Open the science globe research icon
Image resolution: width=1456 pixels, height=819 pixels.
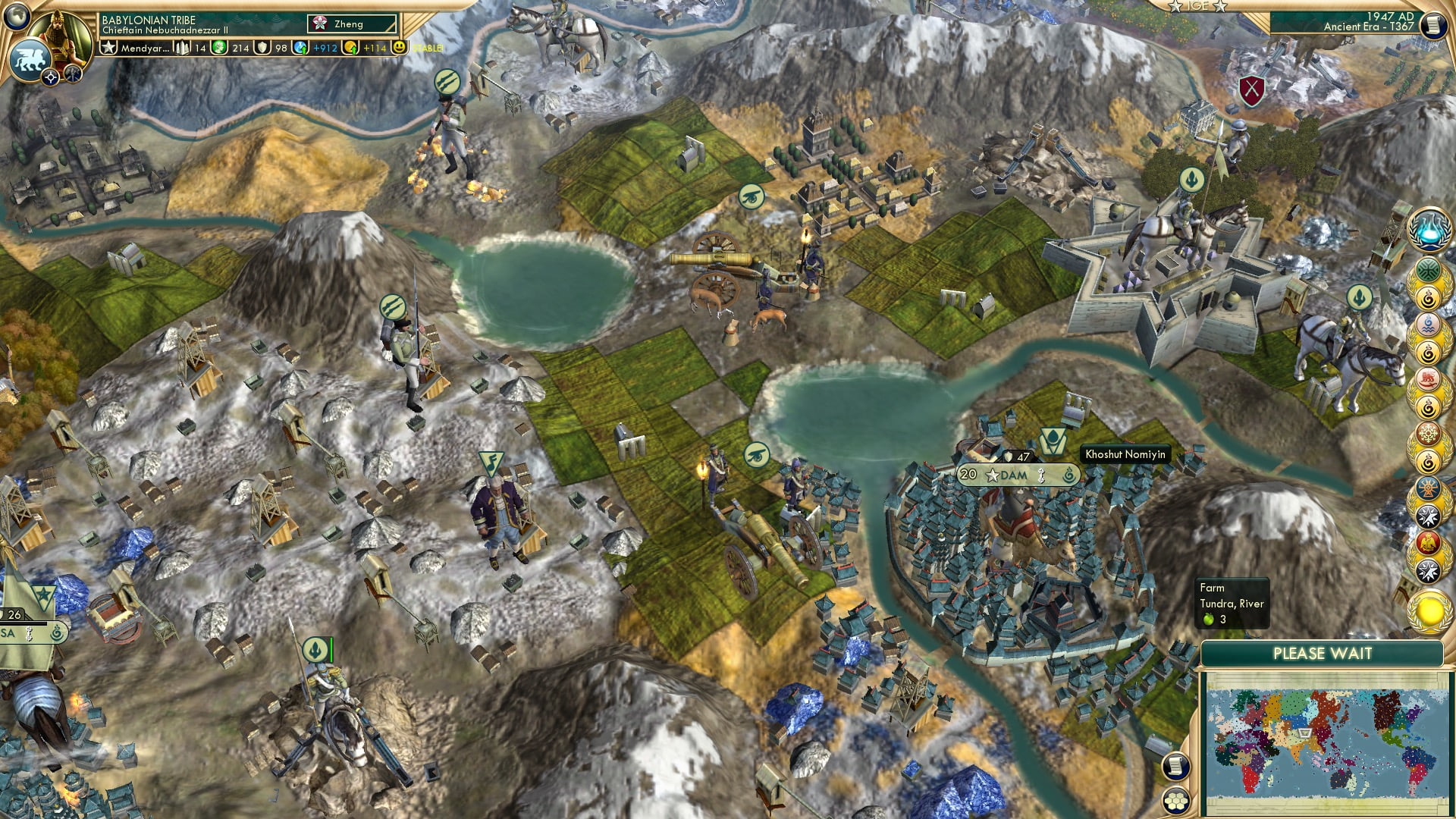click(x=302, y=48)
